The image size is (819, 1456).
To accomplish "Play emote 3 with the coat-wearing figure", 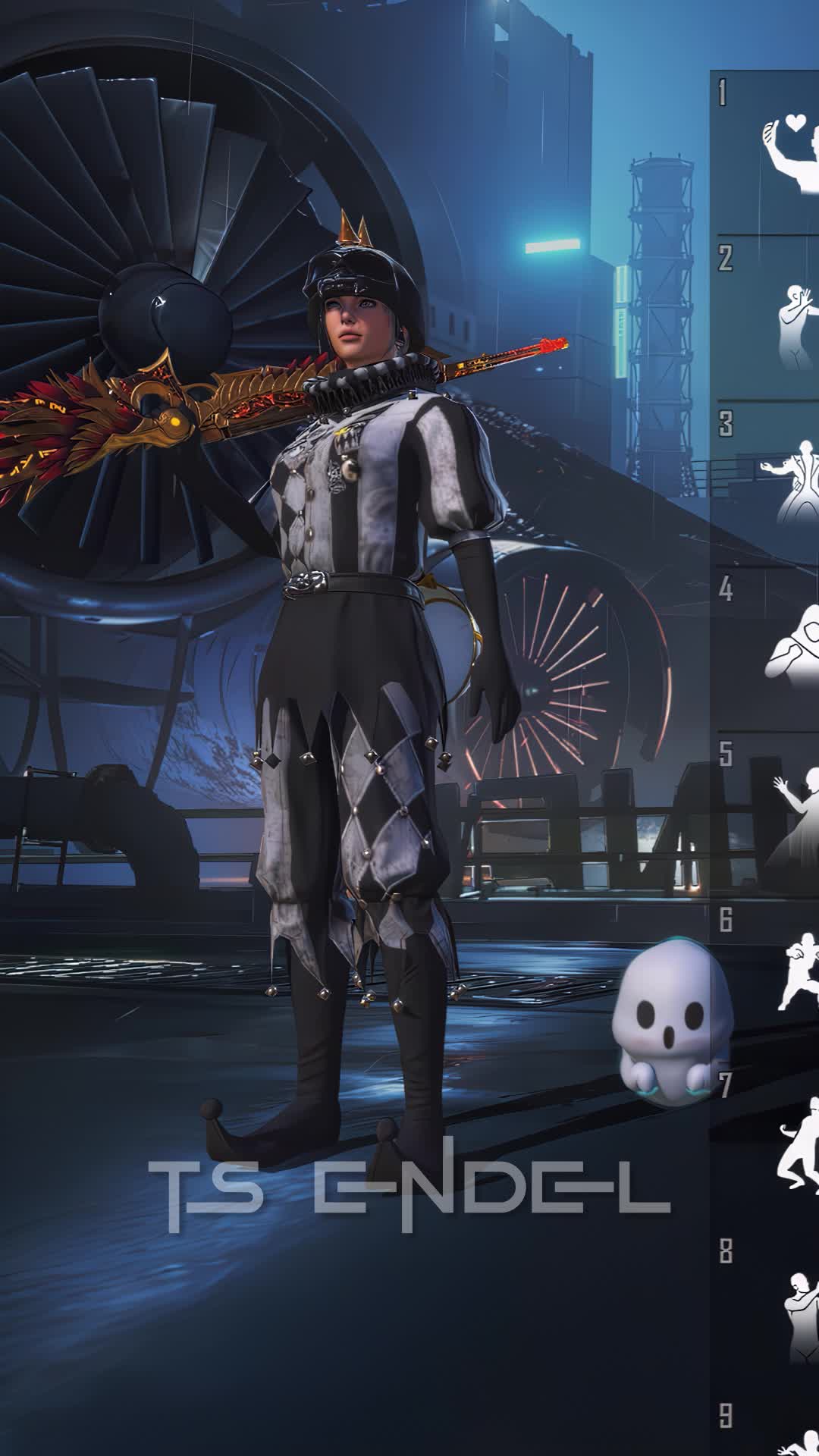I will point(793,485).
